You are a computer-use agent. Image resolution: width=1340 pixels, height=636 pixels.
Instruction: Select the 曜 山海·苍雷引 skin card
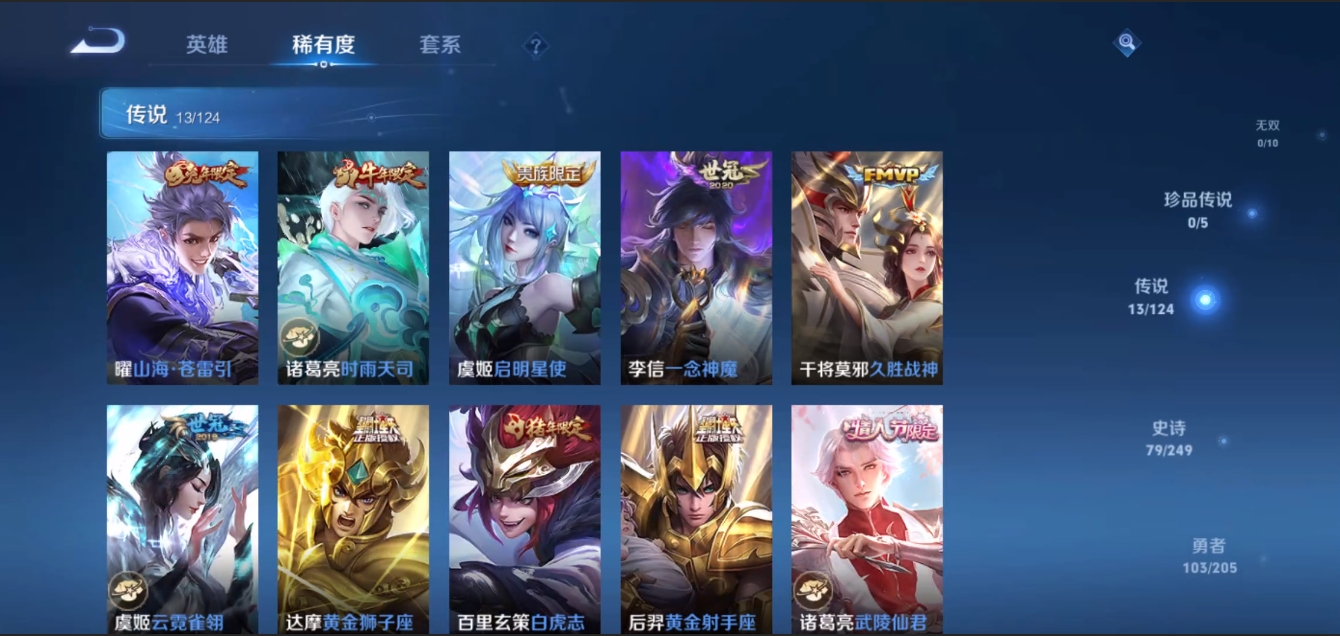(x=182, y=267)
